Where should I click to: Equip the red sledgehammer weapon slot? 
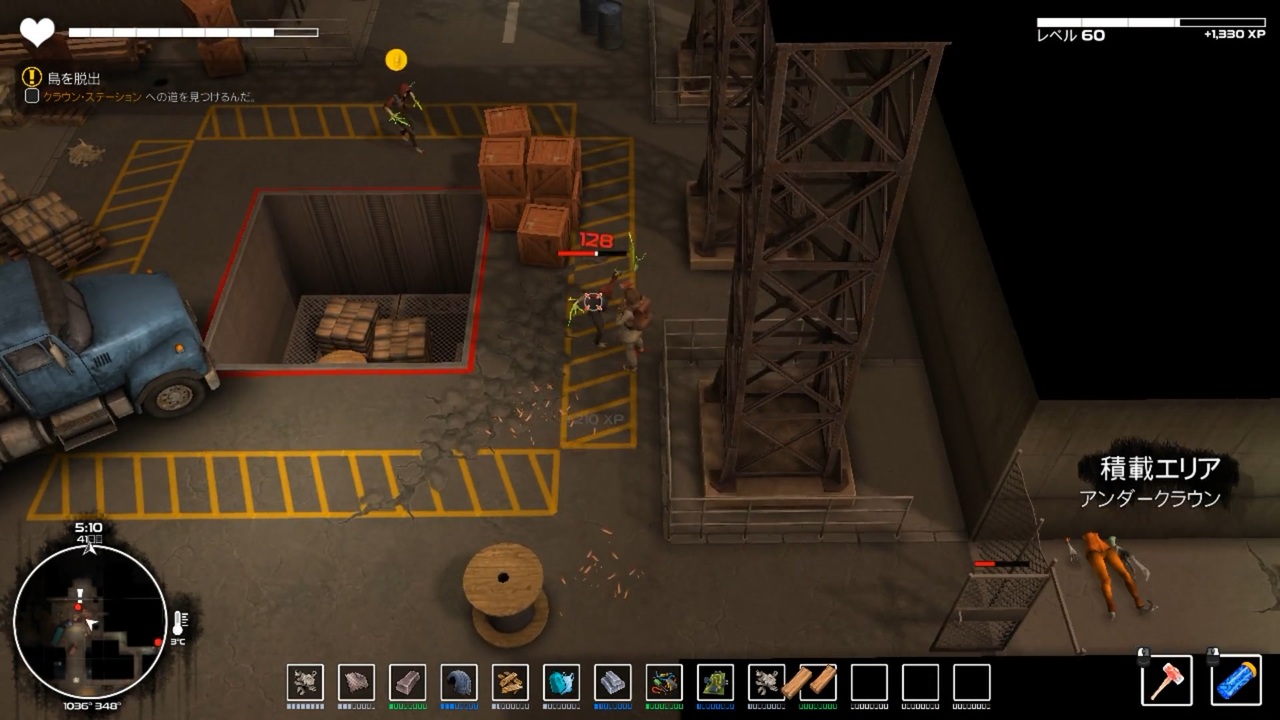1167,680
